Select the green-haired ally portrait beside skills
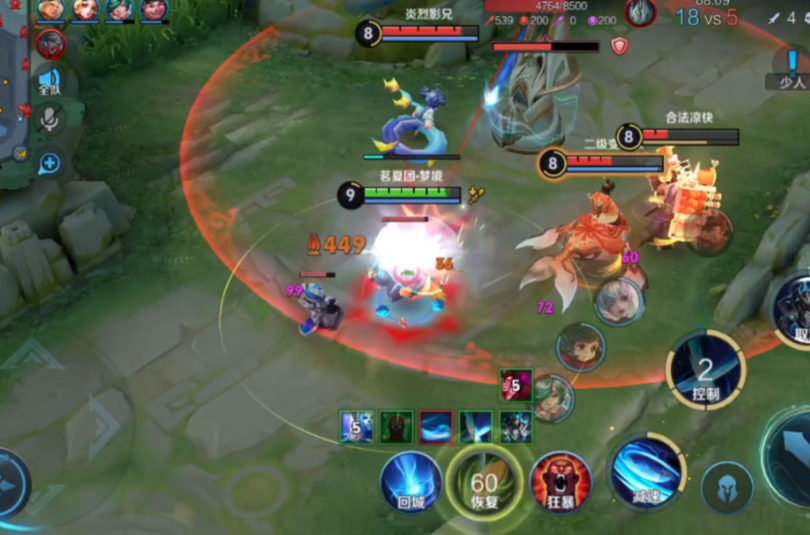The image size is (810, 535). click(552, 397)
